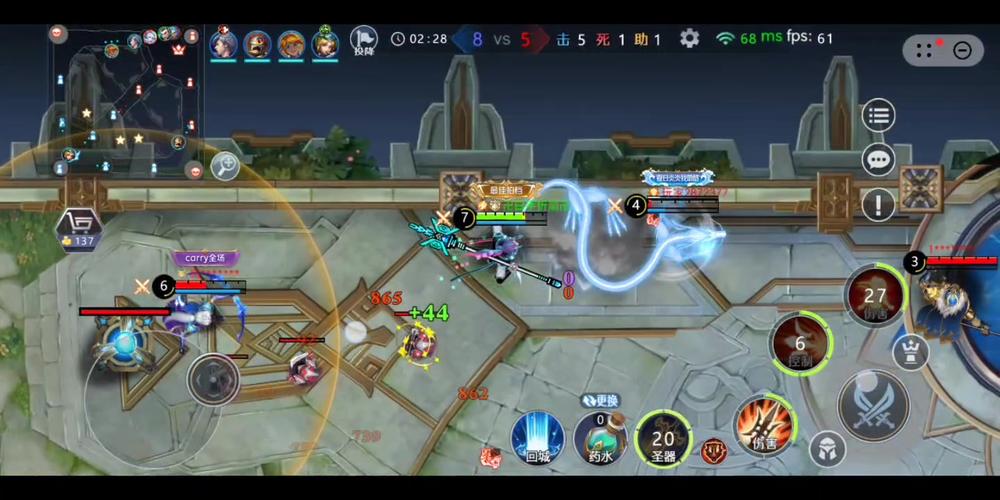
Task: Use the 药水 potion
Action: (x=599, y=438)
